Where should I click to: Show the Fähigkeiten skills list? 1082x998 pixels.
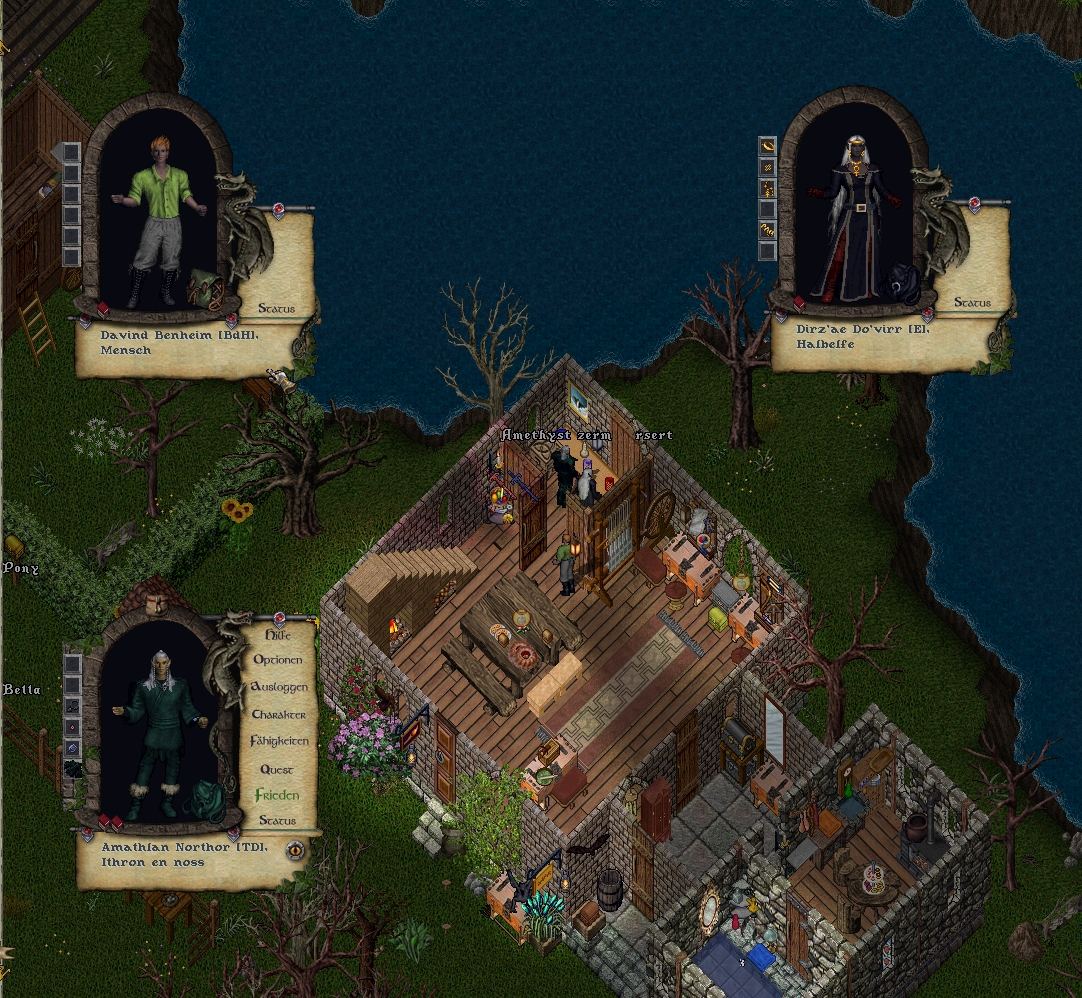(x=278, y=742)
